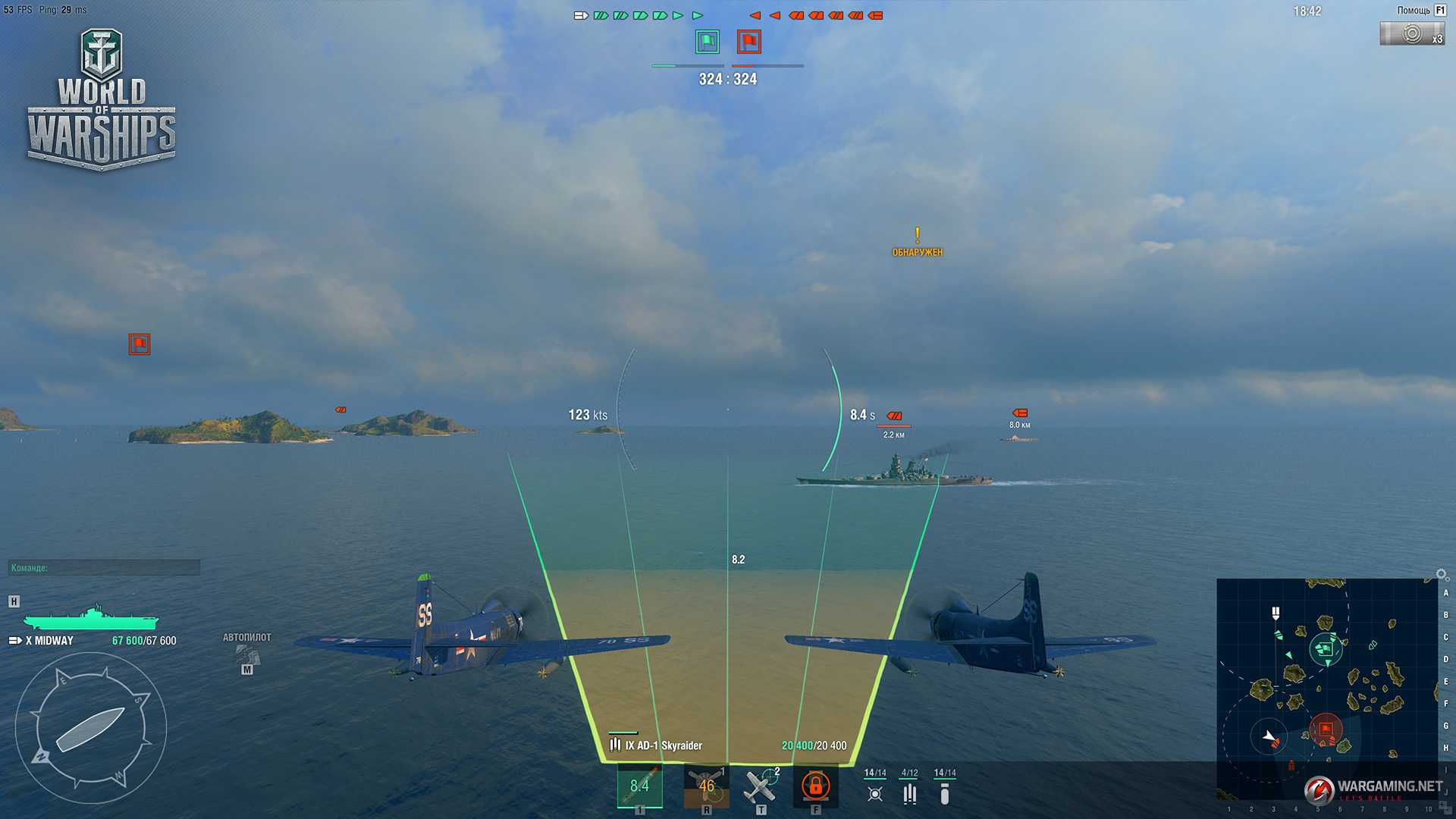Click the red enemy base on the minimap
The width and height of the screenshot is (1456, 819).
coord(1326,730)
